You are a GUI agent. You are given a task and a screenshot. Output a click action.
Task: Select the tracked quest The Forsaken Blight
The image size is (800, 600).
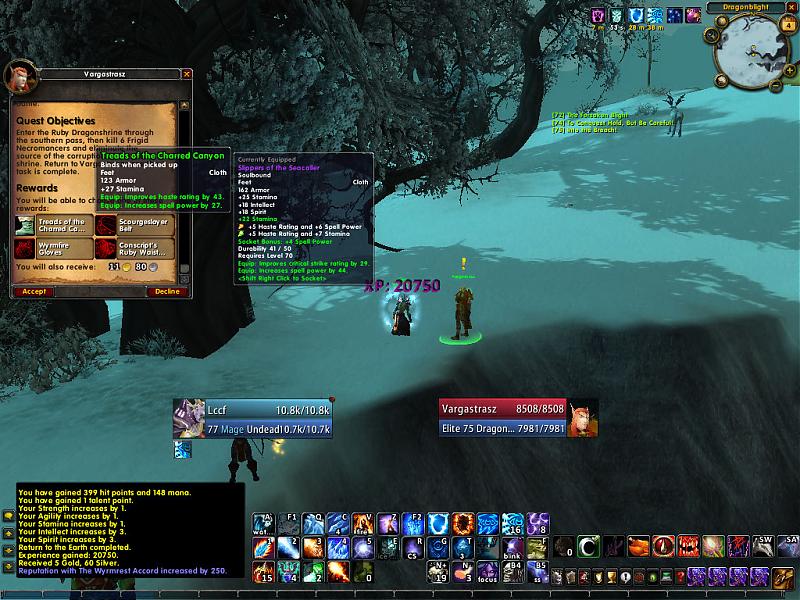(x=590, y=114)
